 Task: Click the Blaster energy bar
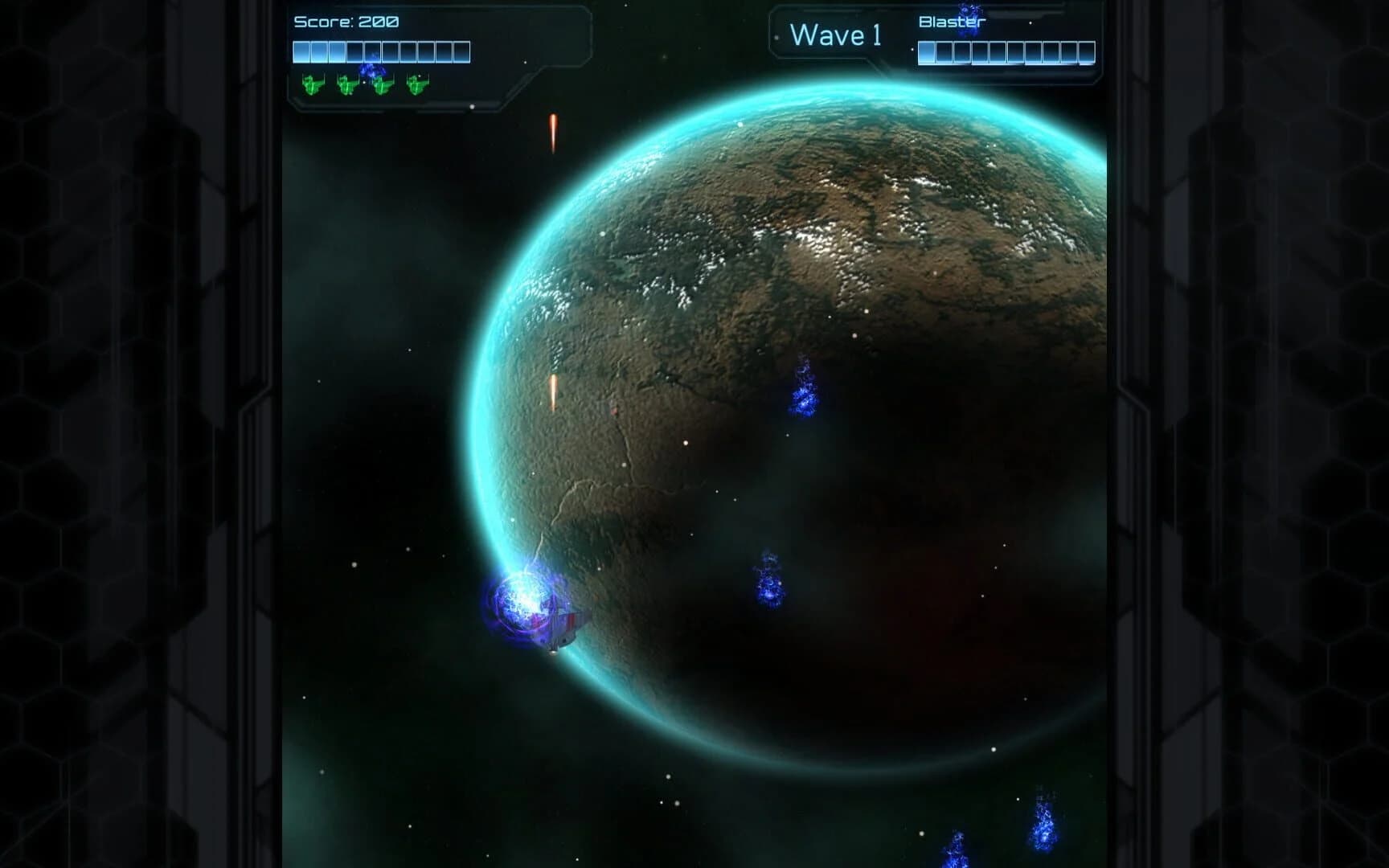1007,53
